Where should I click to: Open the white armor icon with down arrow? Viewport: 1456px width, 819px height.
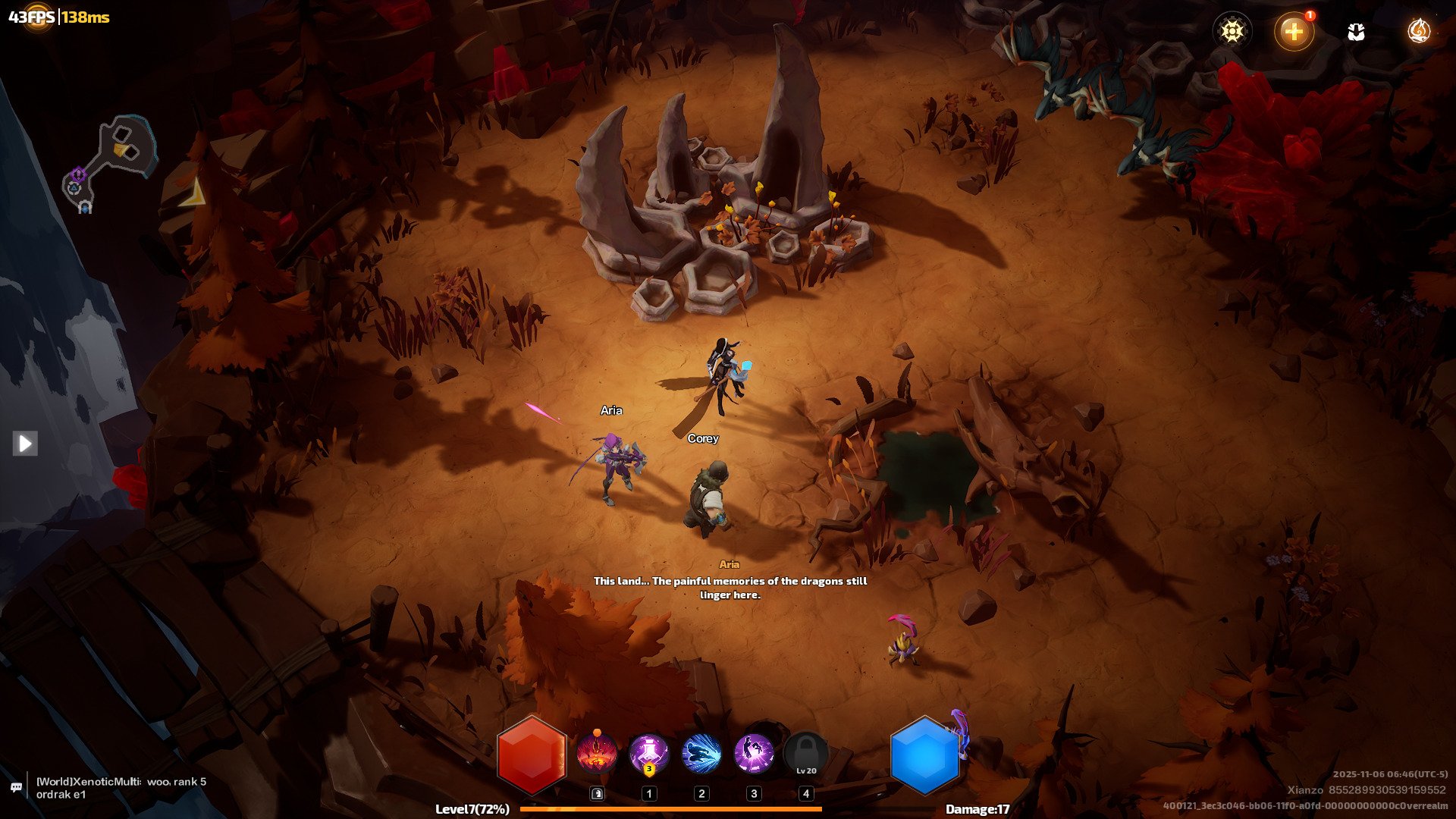(1356, 32)
